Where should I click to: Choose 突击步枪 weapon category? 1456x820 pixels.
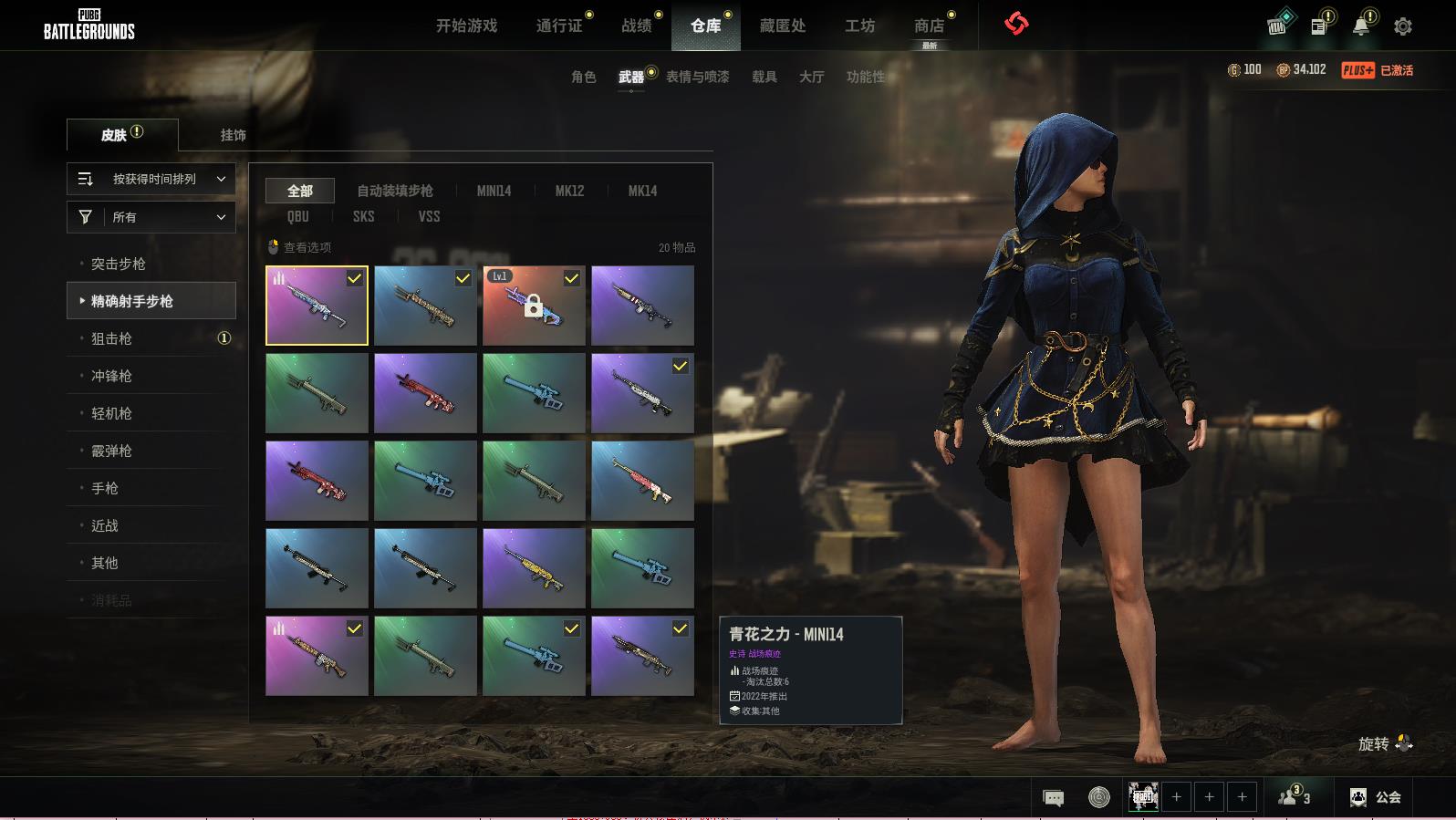[119, 264]
